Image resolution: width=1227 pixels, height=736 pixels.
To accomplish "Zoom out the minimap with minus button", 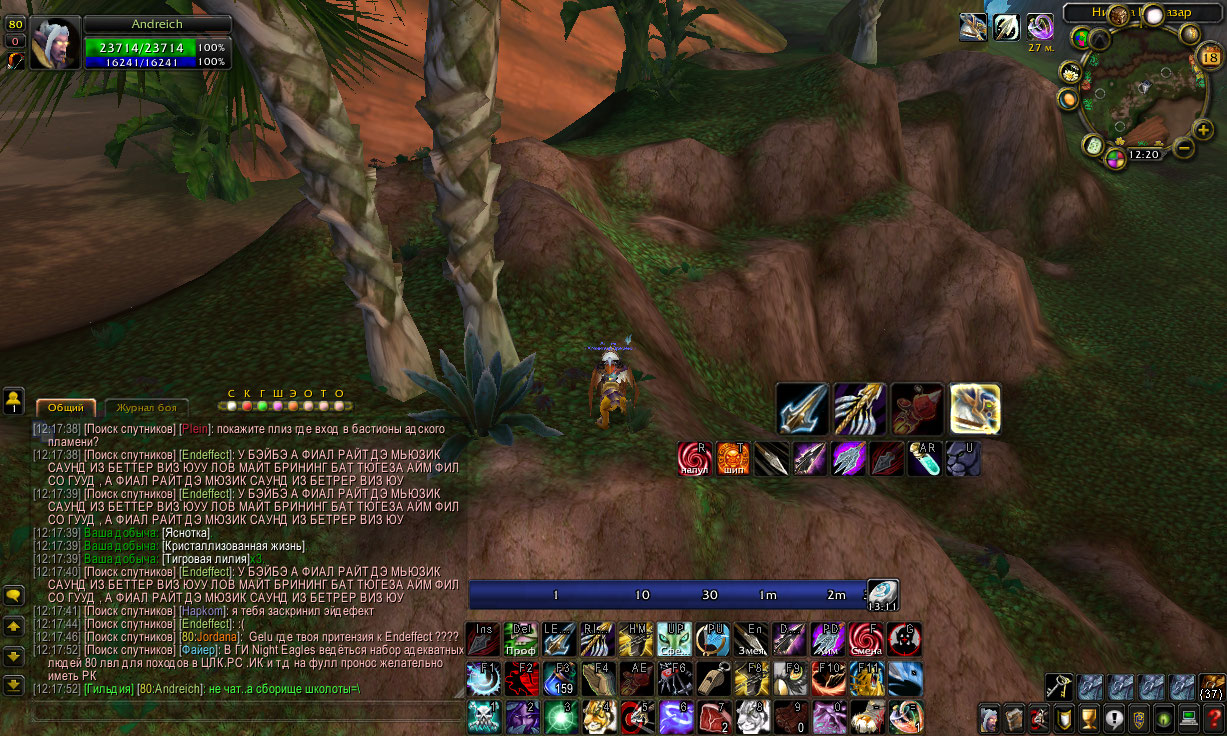I will 1183,149.
